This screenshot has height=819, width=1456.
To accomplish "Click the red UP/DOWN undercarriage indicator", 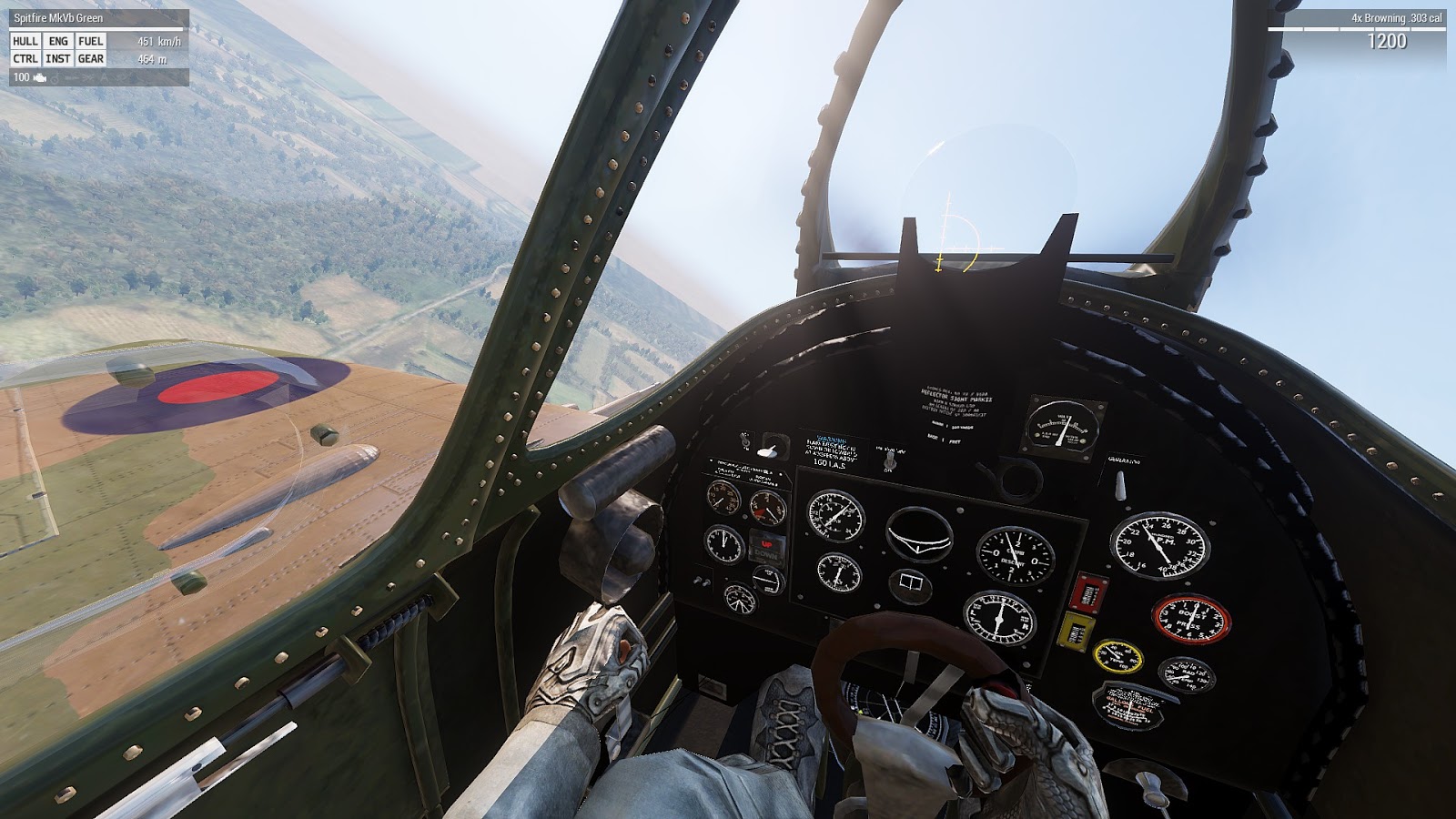I will 765,547.
